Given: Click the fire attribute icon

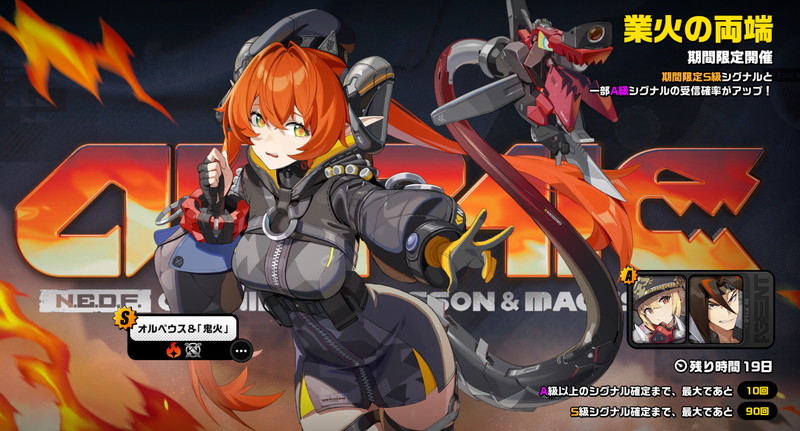Looking at the screenshot, I should coord(173,351).
